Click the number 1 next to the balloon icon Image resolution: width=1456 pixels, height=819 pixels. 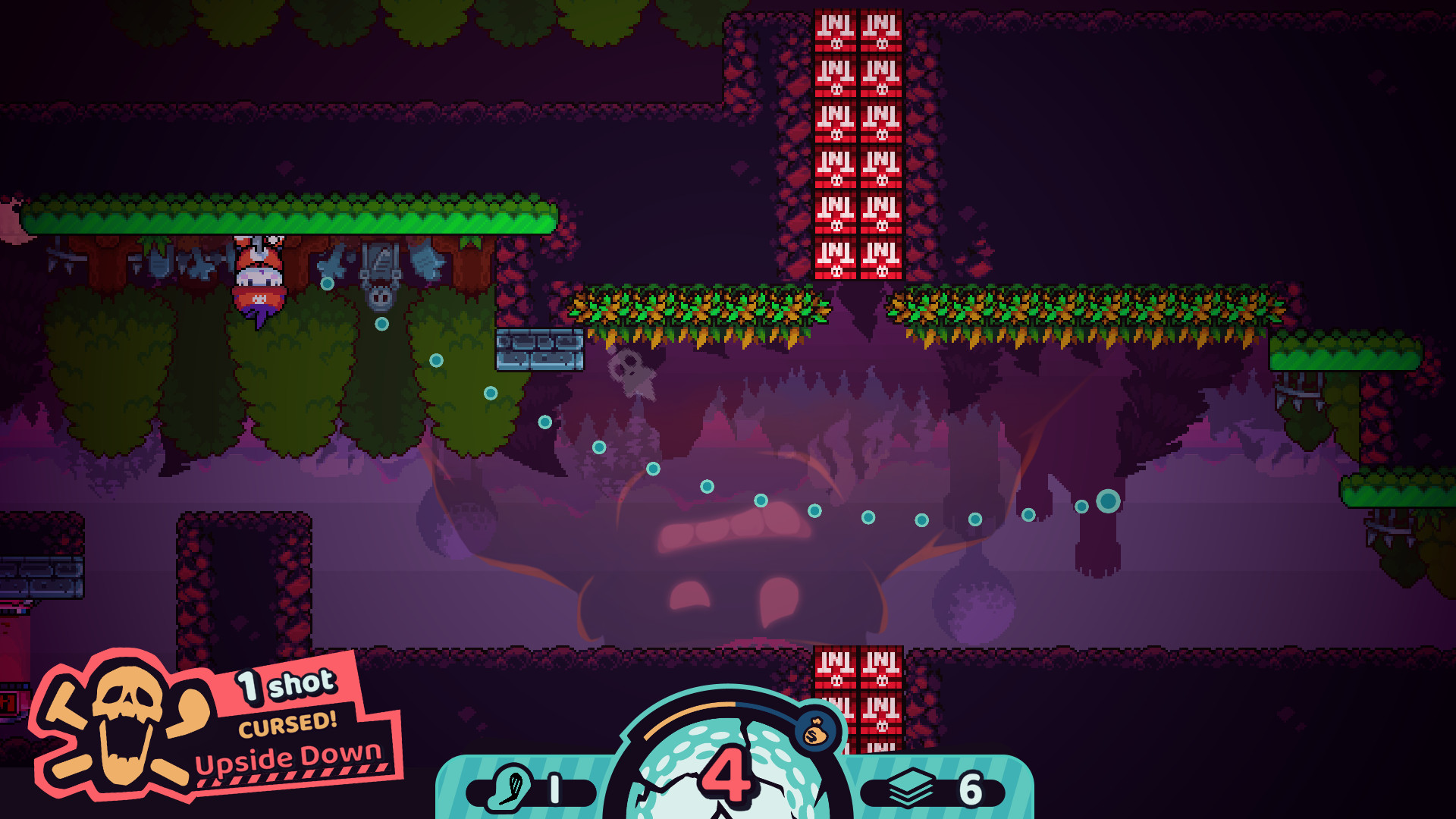(x=554, y=789)
